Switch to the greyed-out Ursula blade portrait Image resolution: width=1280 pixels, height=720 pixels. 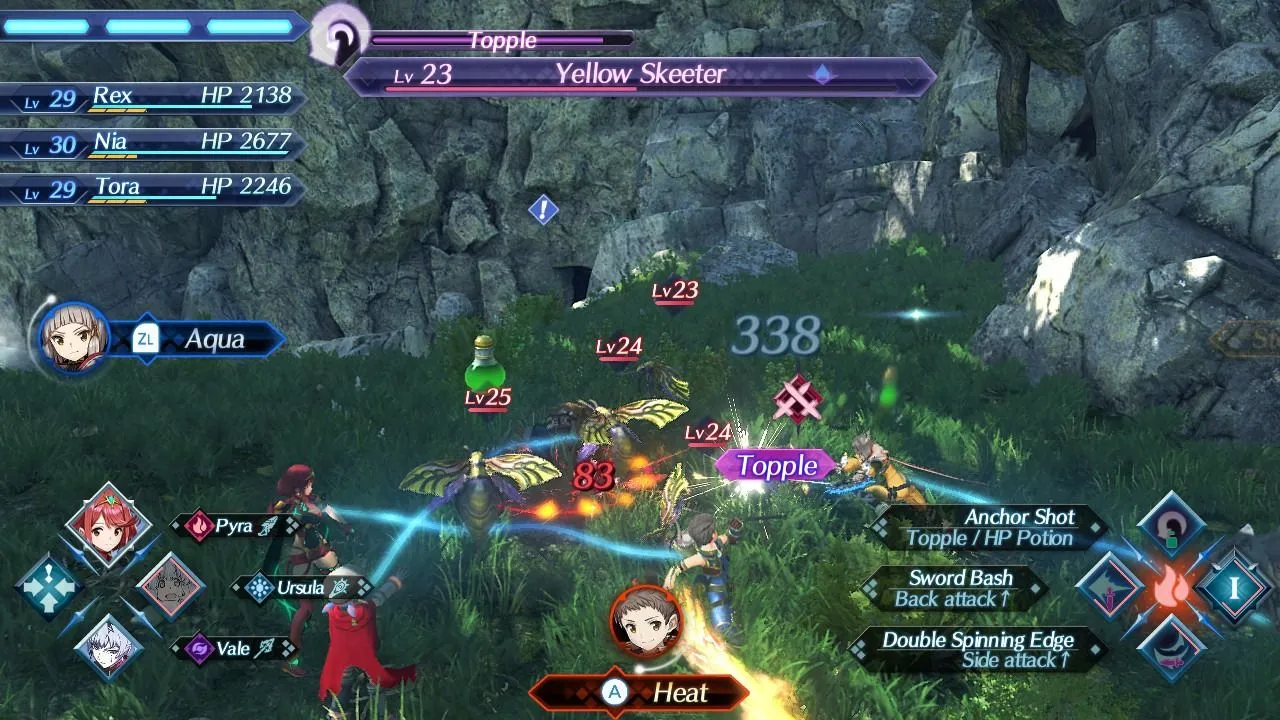point(170,586)
